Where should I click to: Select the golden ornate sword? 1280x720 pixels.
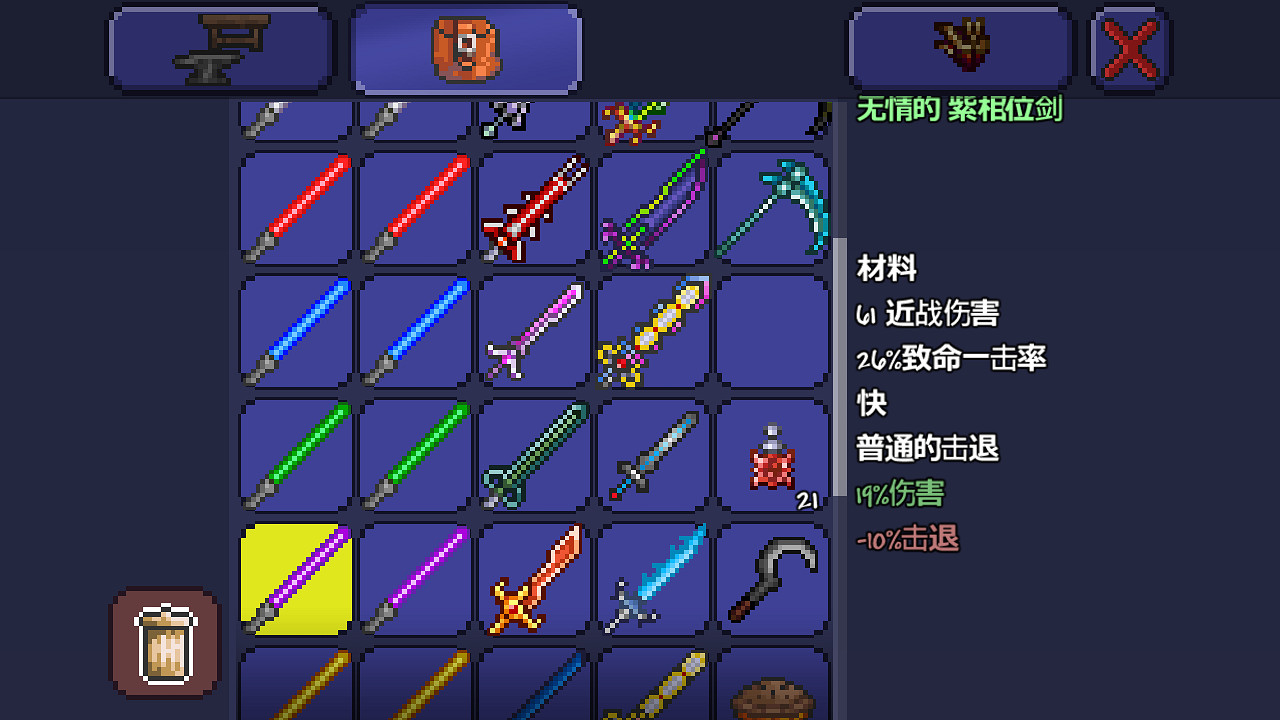click(x=653, y=331)
